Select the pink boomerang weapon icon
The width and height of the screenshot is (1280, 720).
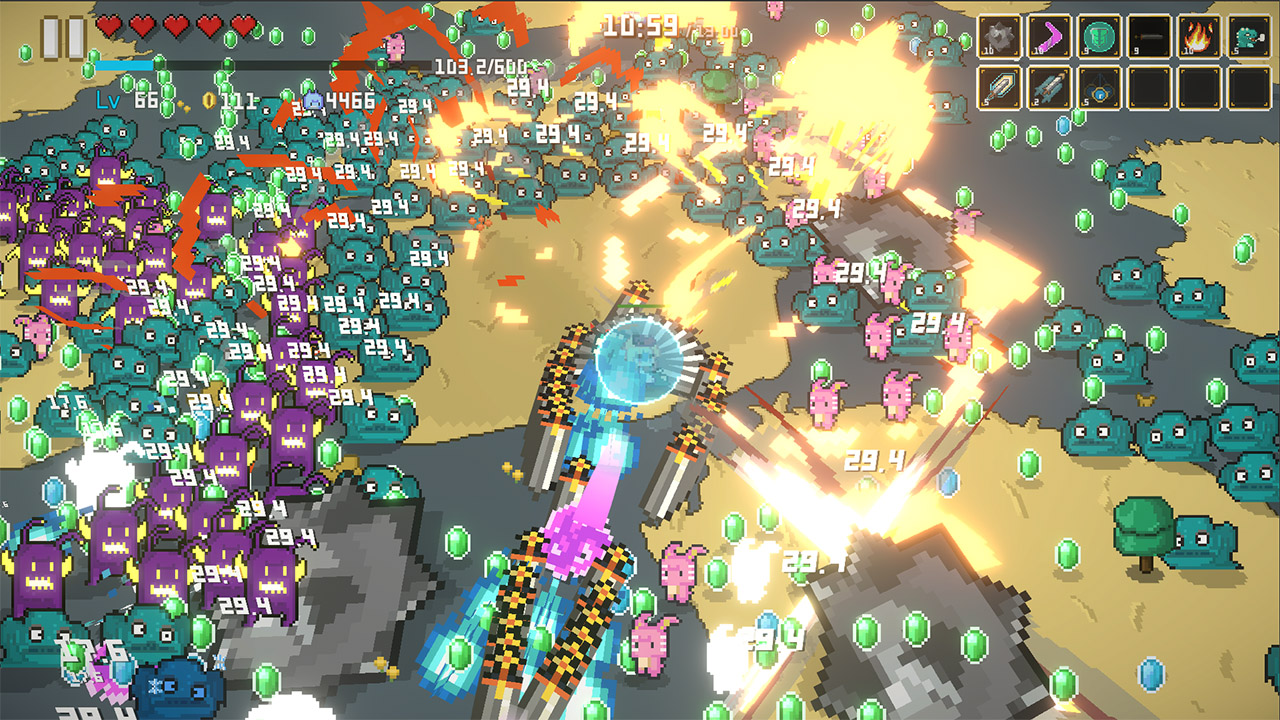click(x=1051, y=36)
